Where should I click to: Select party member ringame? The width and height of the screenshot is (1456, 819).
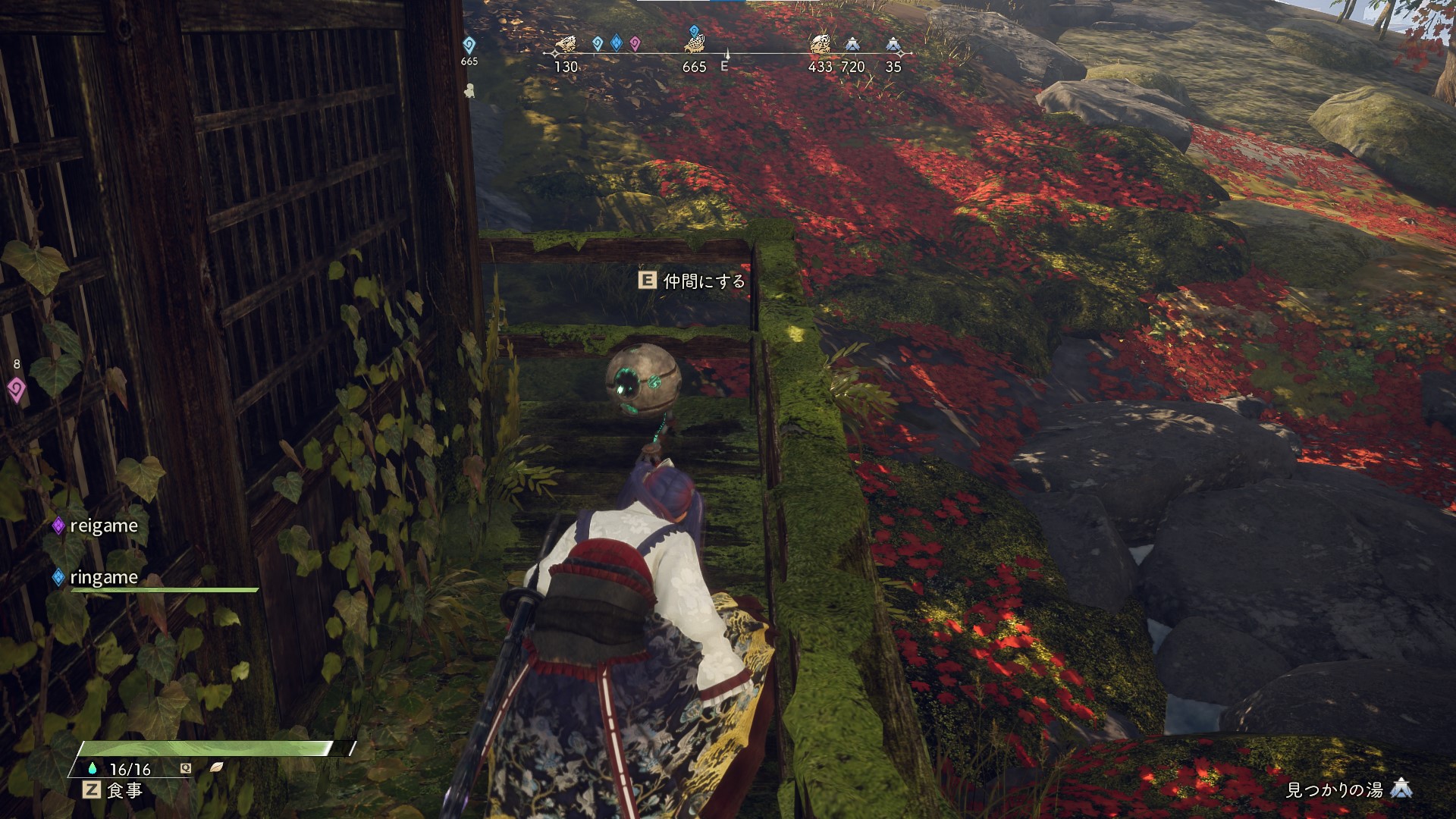pos(103,578)
